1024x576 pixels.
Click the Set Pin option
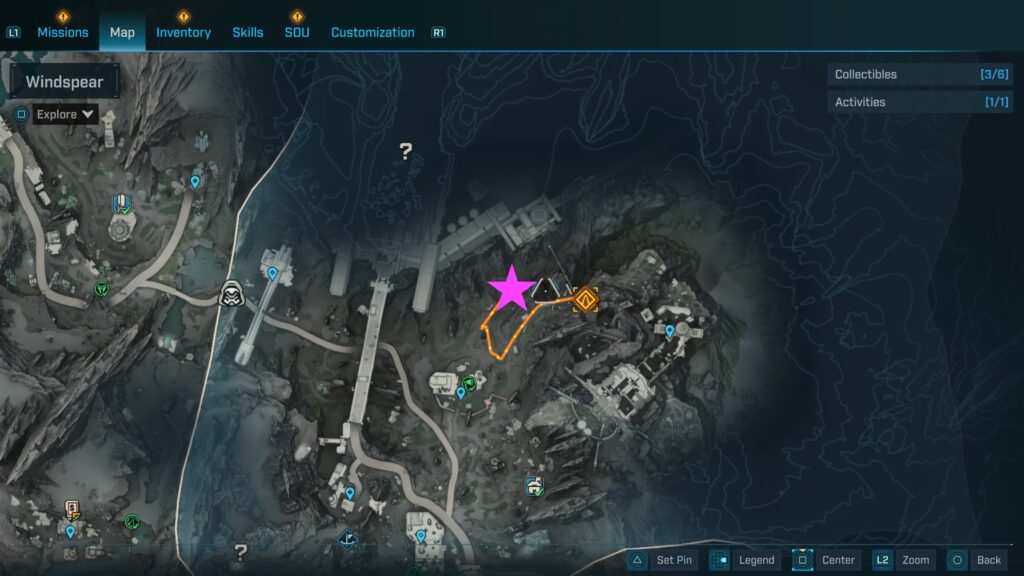662,560
